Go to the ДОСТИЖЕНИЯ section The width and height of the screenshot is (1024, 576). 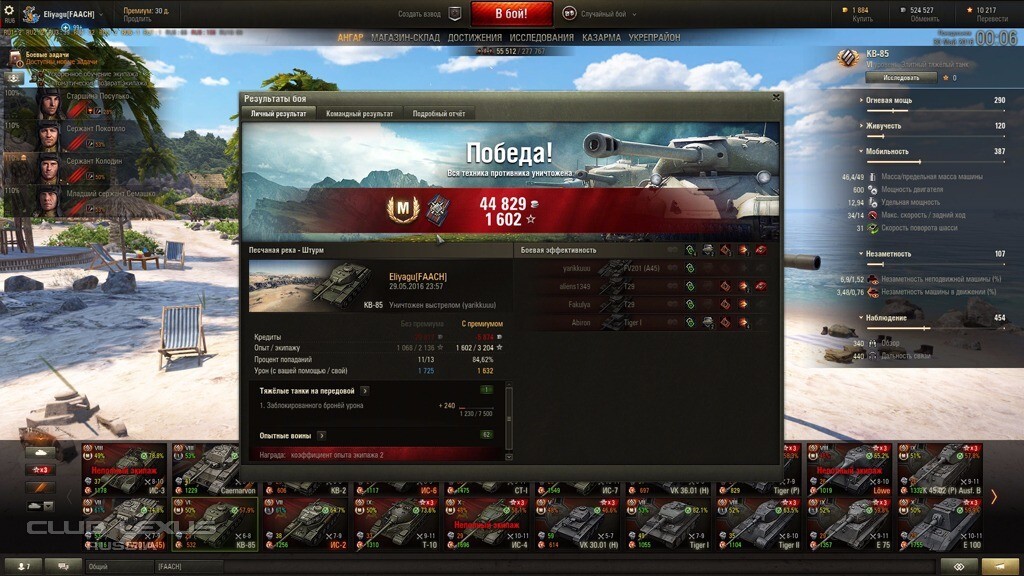pyautogui.click(x=475, y=37)
